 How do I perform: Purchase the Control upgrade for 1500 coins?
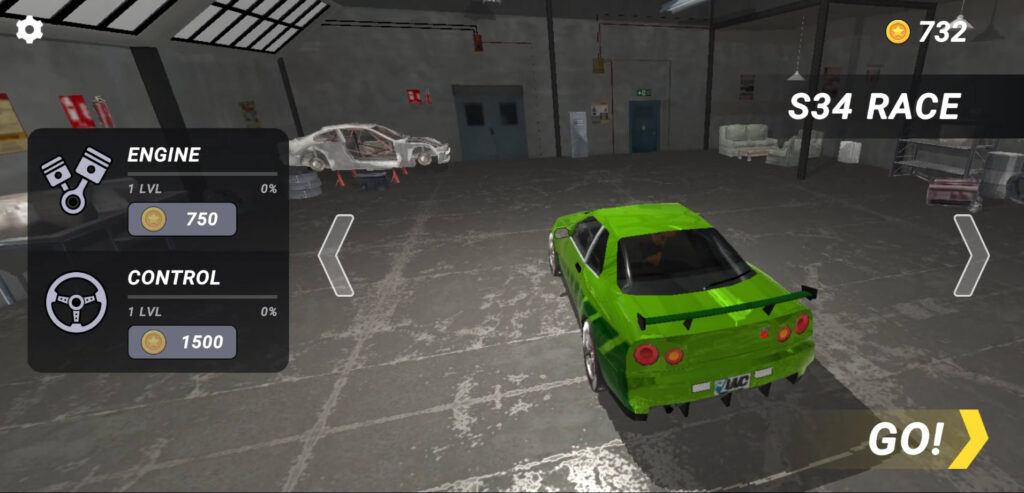[182, 342]
